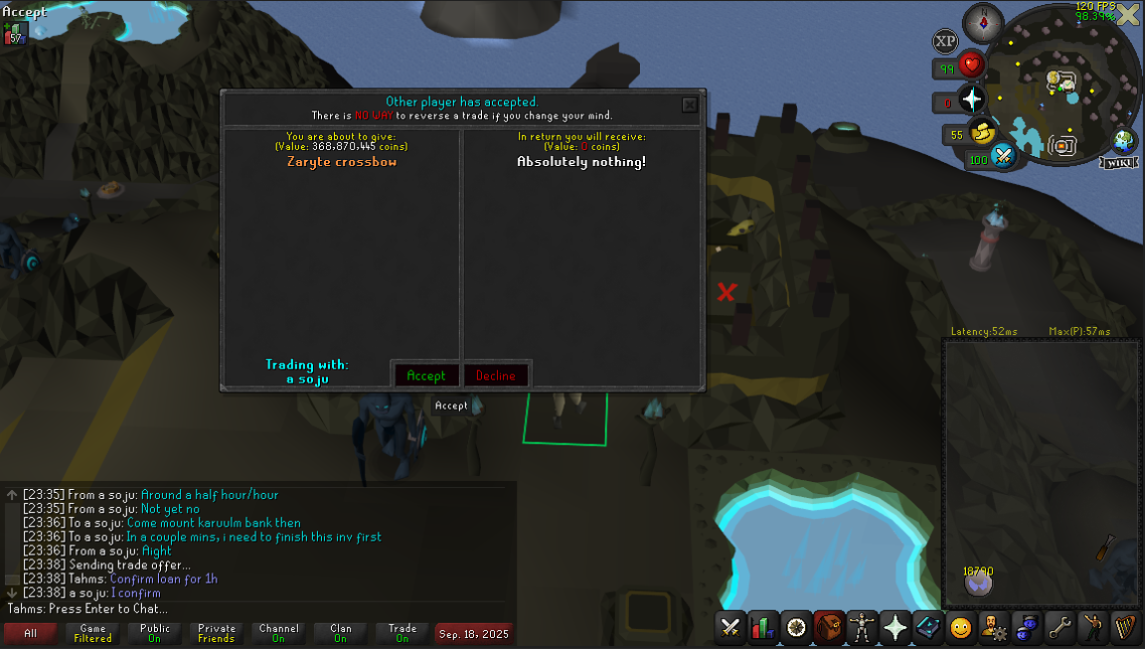Activate quick prayers with the prayer orb

tap(971, 99)
